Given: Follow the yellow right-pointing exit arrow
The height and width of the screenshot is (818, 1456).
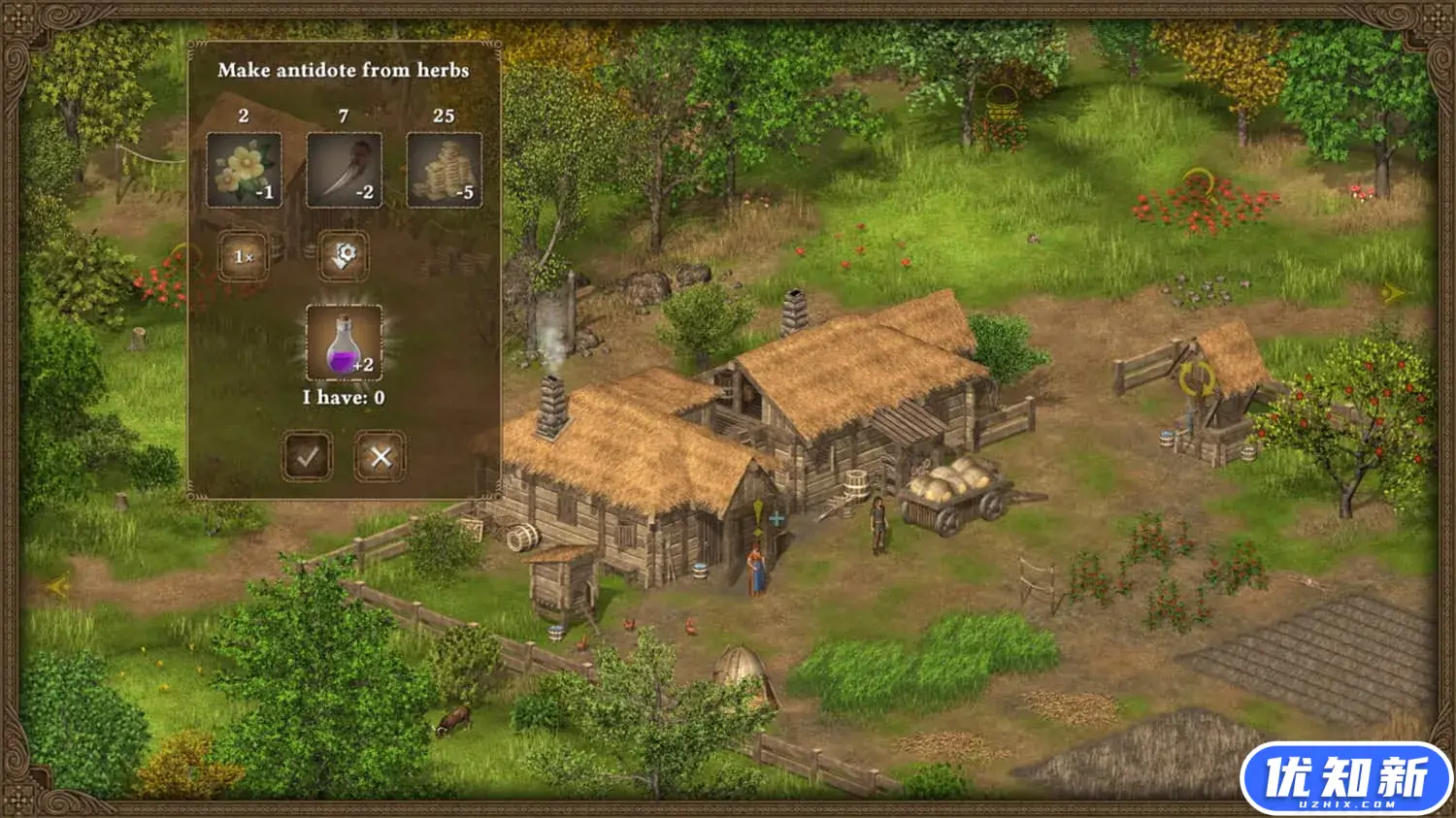Looking at the screenshot, I should [x=1394, y=292].
